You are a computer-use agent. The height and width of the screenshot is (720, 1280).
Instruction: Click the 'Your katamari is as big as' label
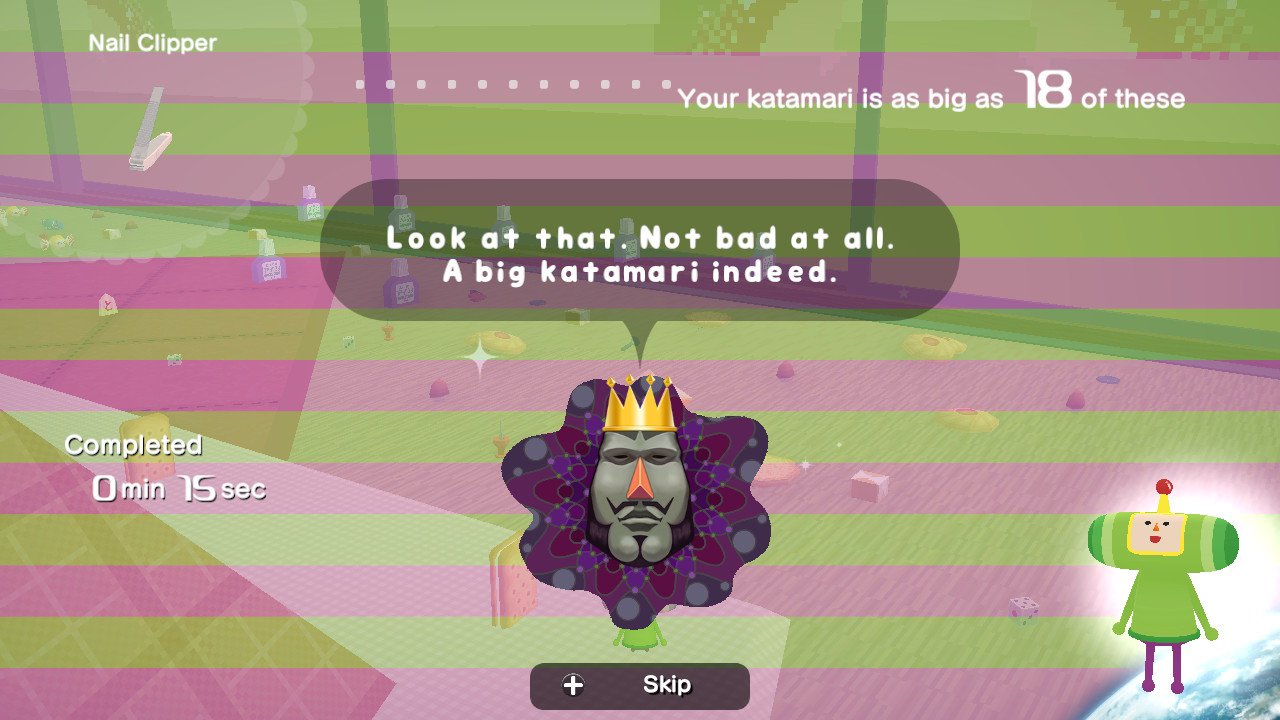[x=845, y=99]
